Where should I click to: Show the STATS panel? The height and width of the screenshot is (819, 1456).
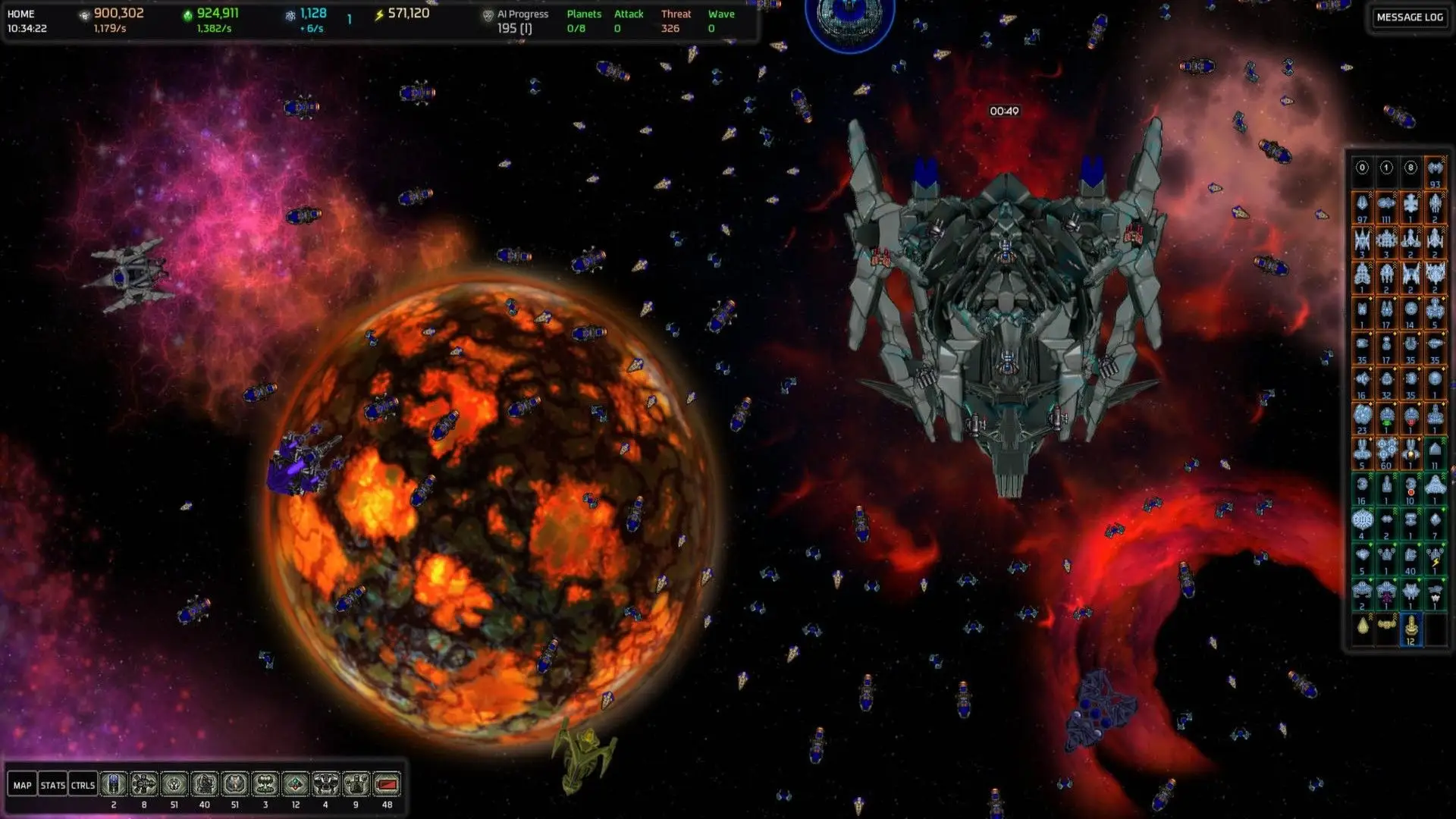pyautogui.click(x=52, y=785)
